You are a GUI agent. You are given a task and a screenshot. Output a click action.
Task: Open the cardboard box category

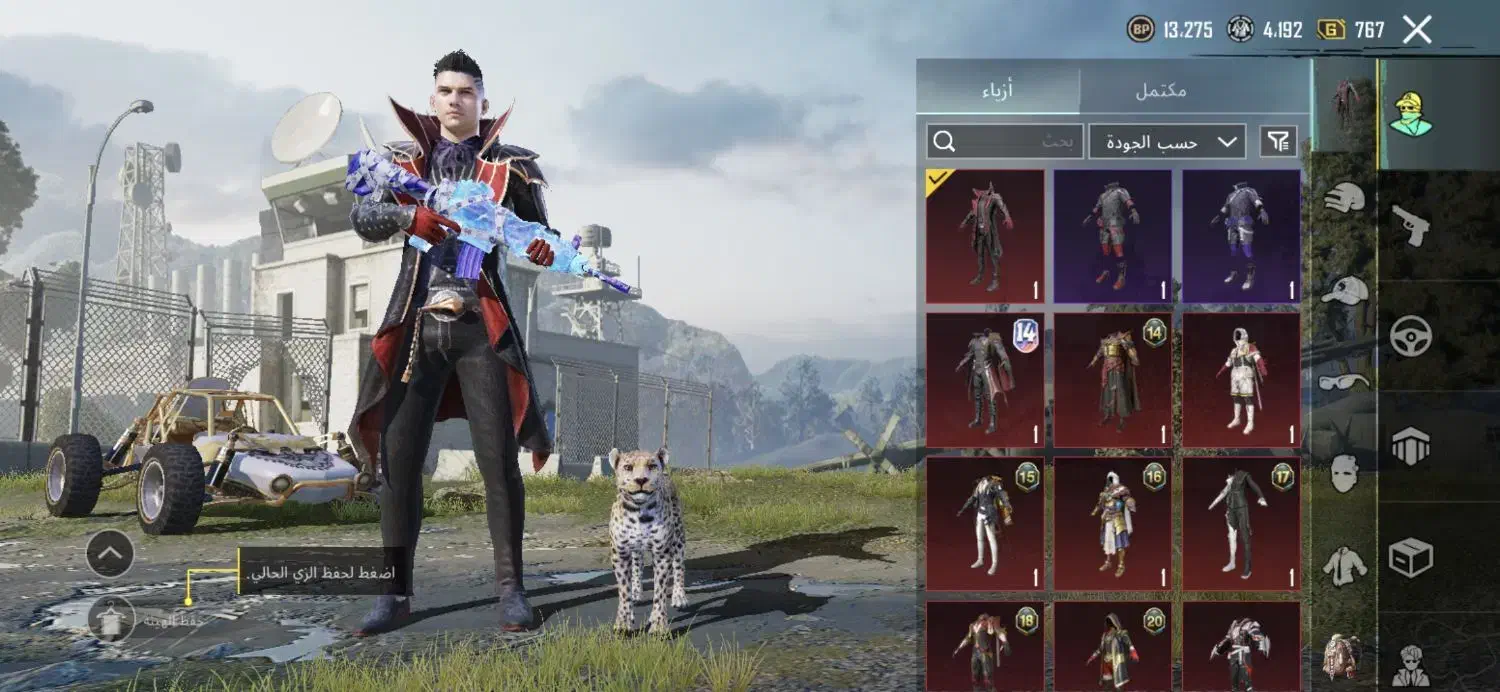tap(1410, 558)
